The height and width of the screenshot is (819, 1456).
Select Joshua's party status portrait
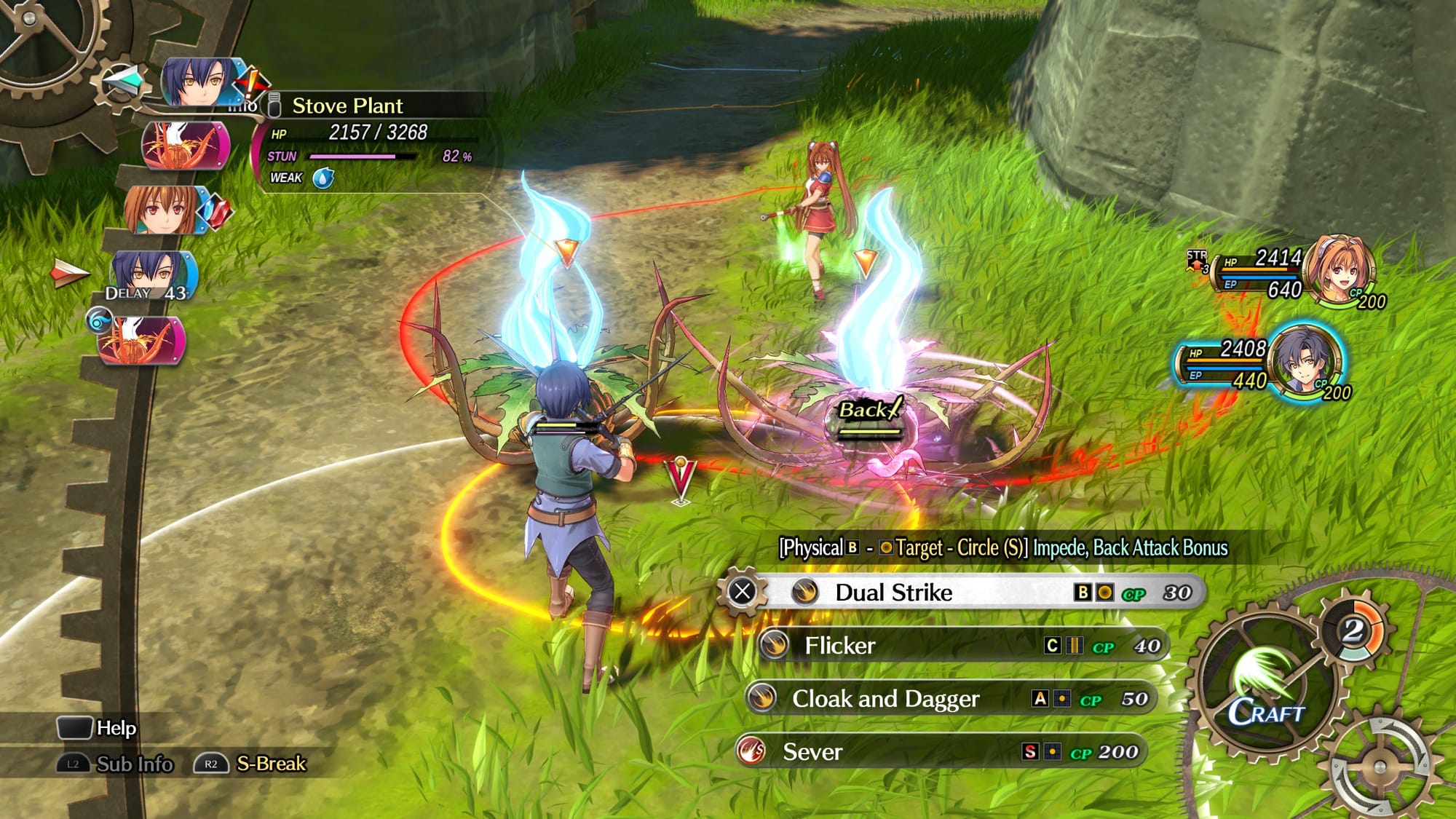[1305, 362]
